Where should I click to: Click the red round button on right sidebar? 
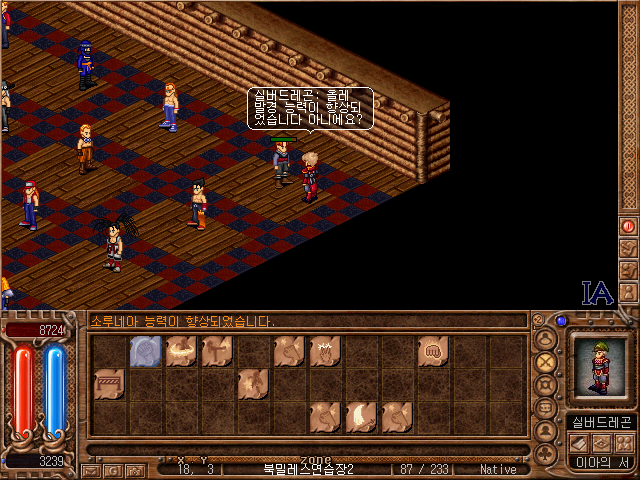[629, 227]
